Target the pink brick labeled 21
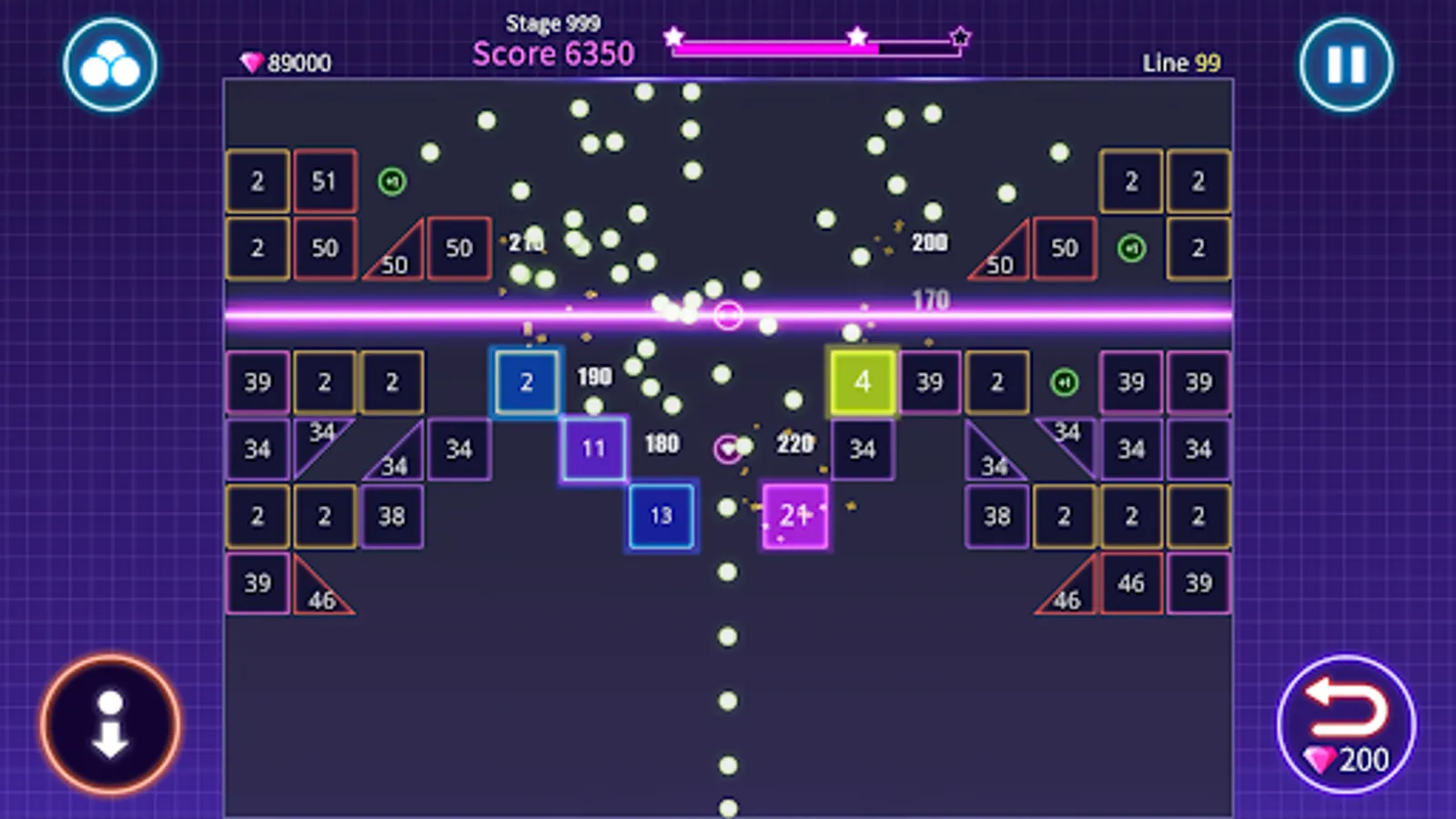 (794, 516)
